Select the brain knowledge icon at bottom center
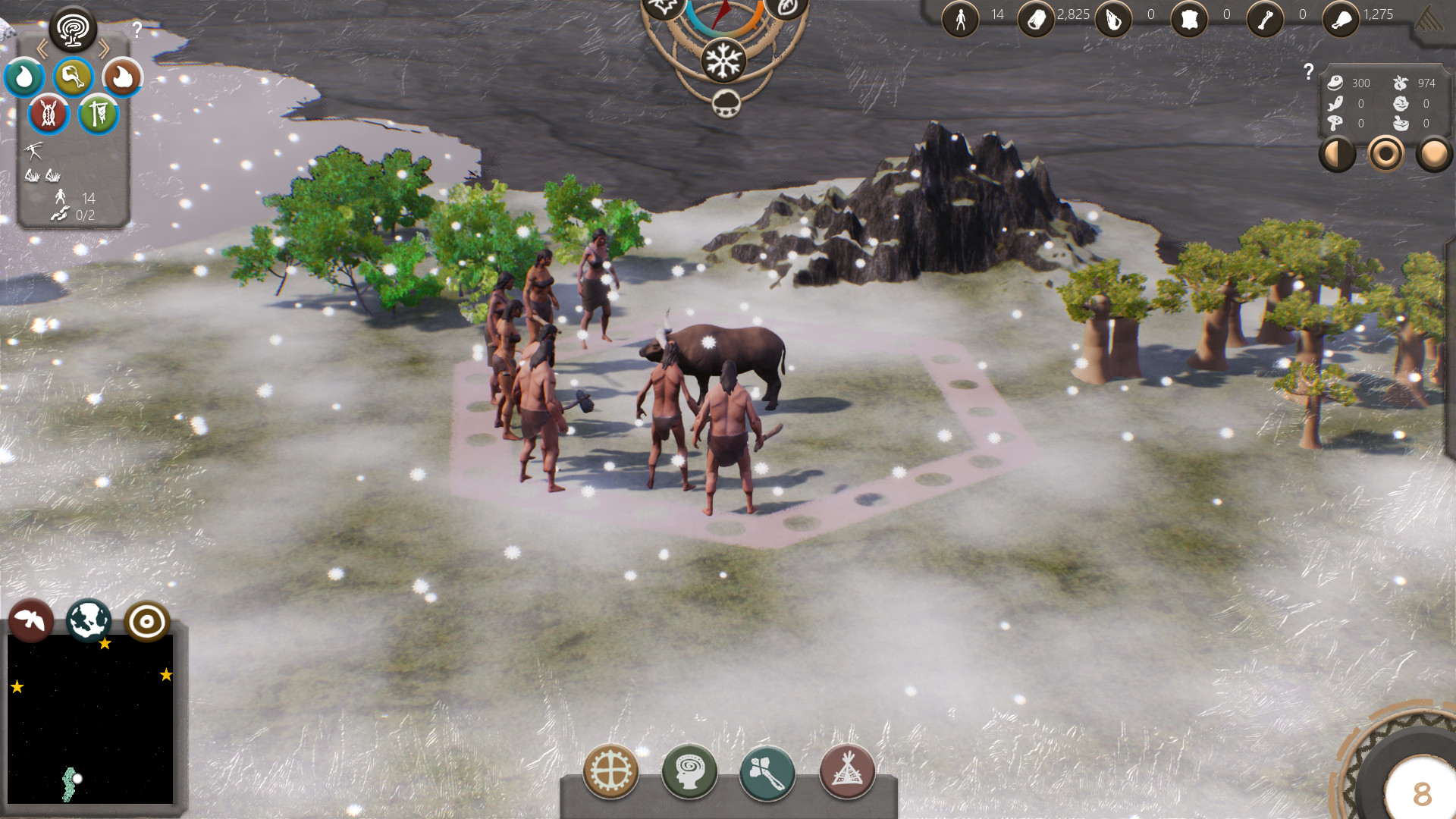Image resolution: width=1456 pixels, height=819 pixels. coord(690,771)
